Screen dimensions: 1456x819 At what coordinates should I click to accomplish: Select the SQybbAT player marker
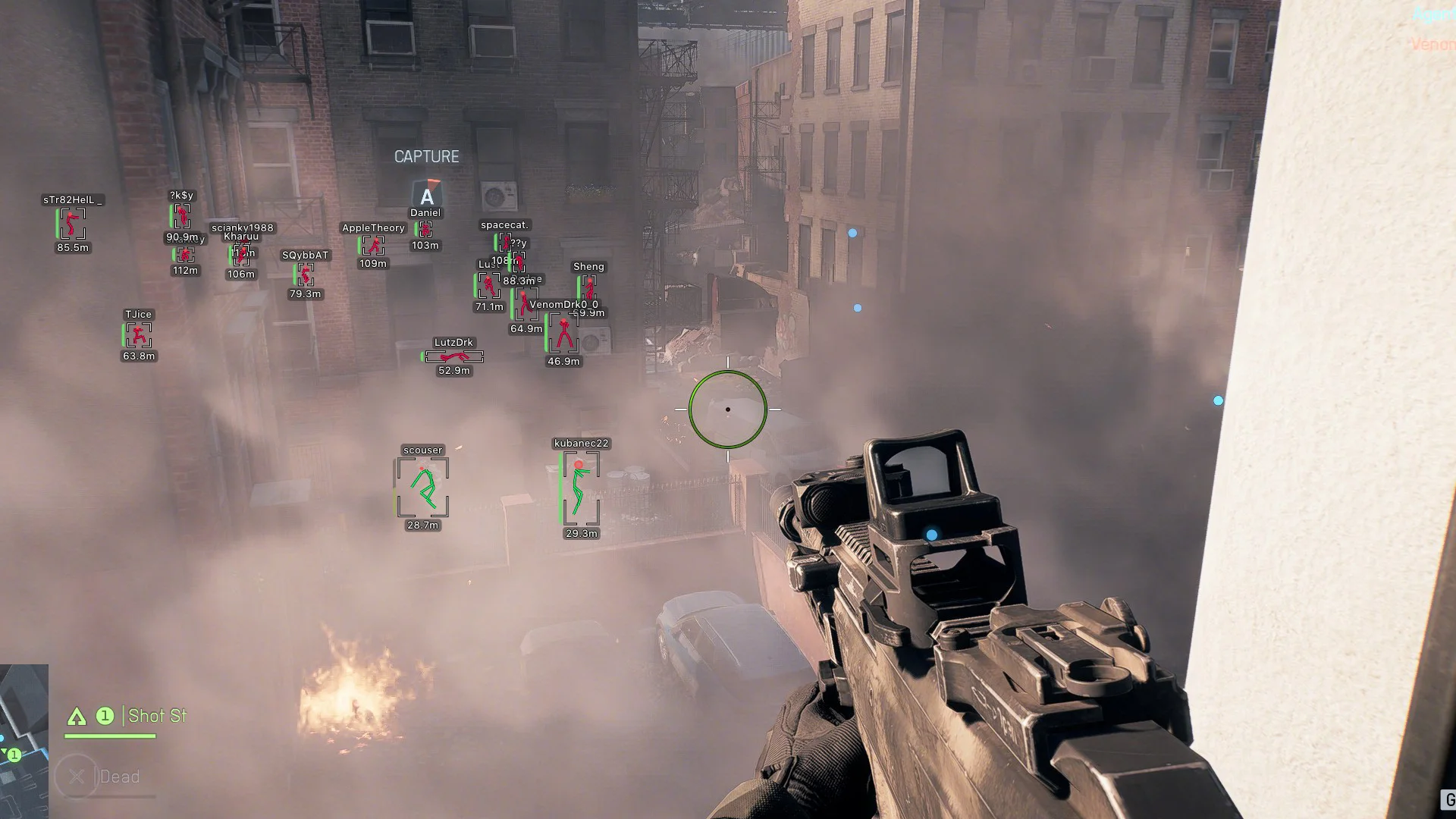305,275
